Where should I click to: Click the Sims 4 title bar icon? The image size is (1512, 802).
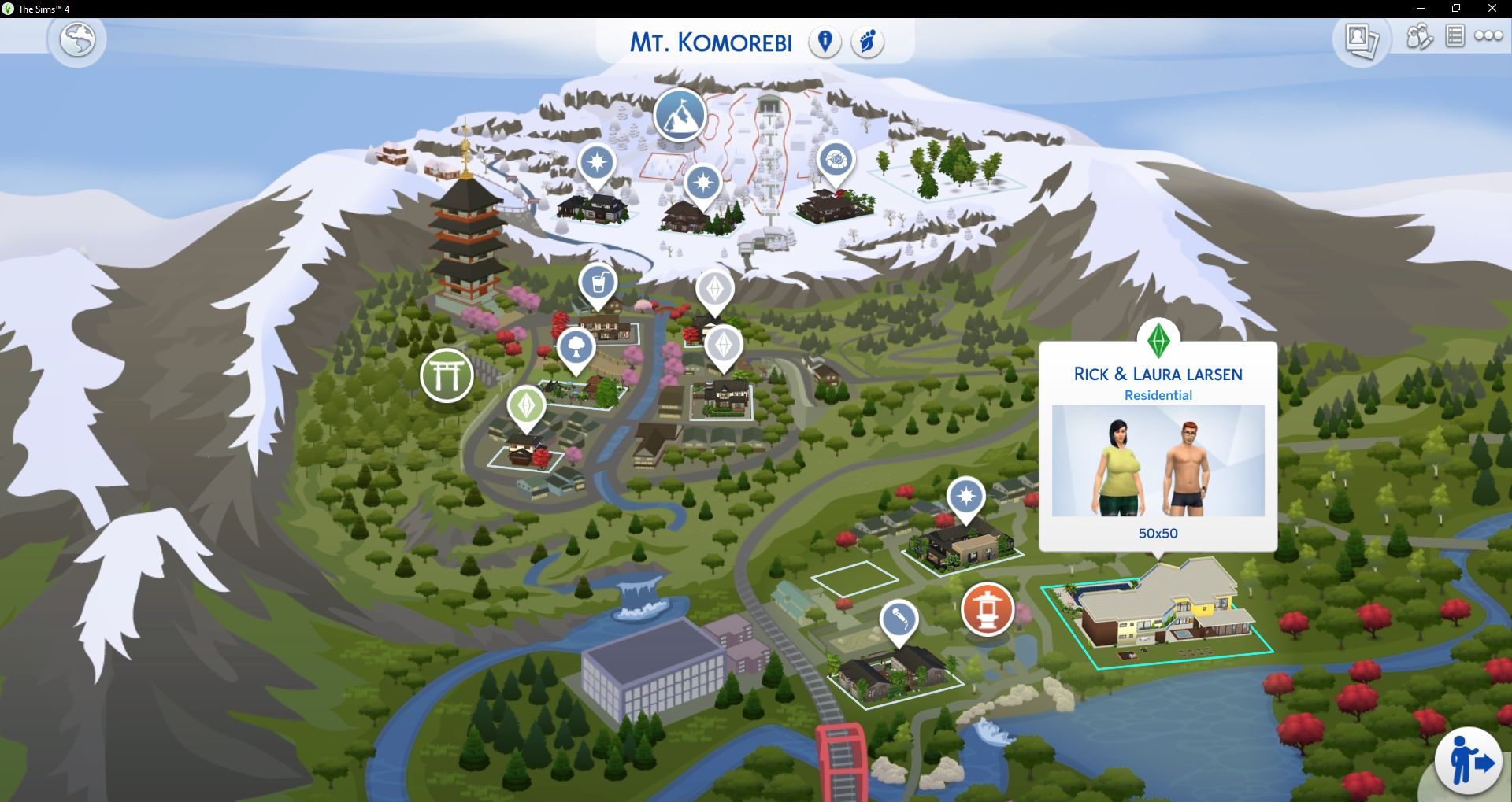click(x=8, y=9)
